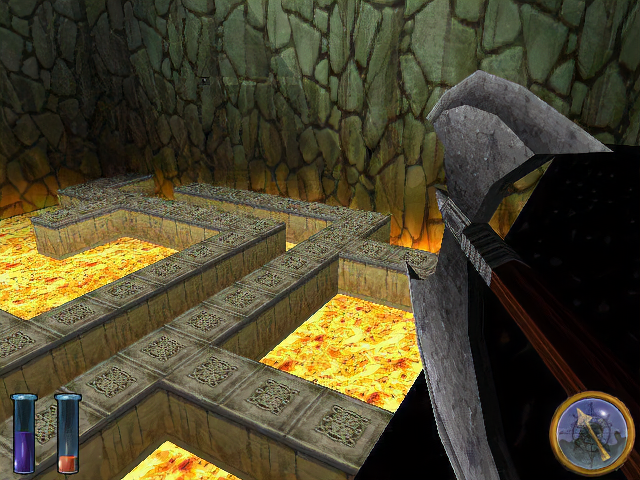
Task: Click the round axe weapon medallion
Action: [592, 433]
